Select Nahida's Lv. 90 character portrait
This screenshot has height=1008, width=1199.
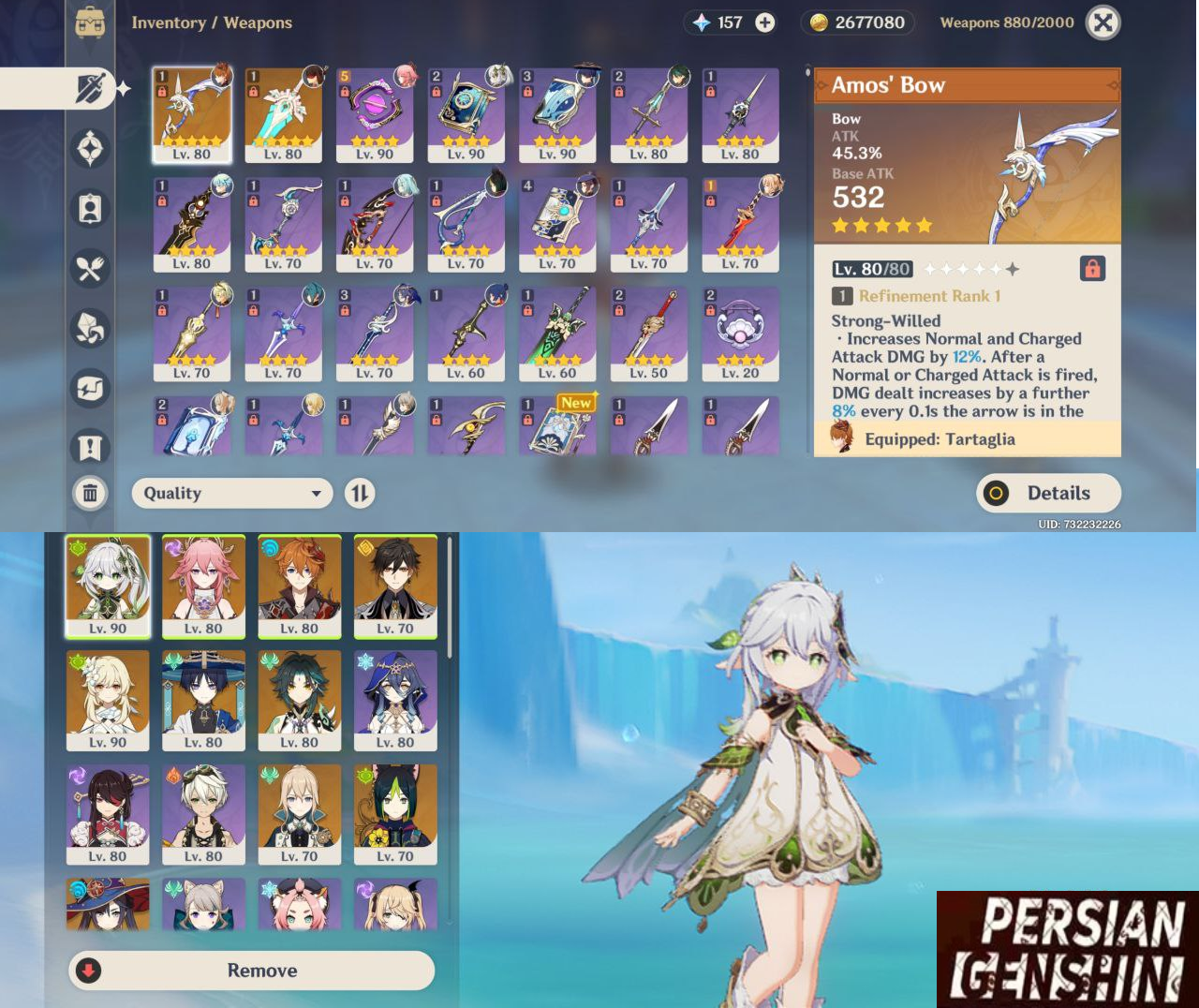108,586
